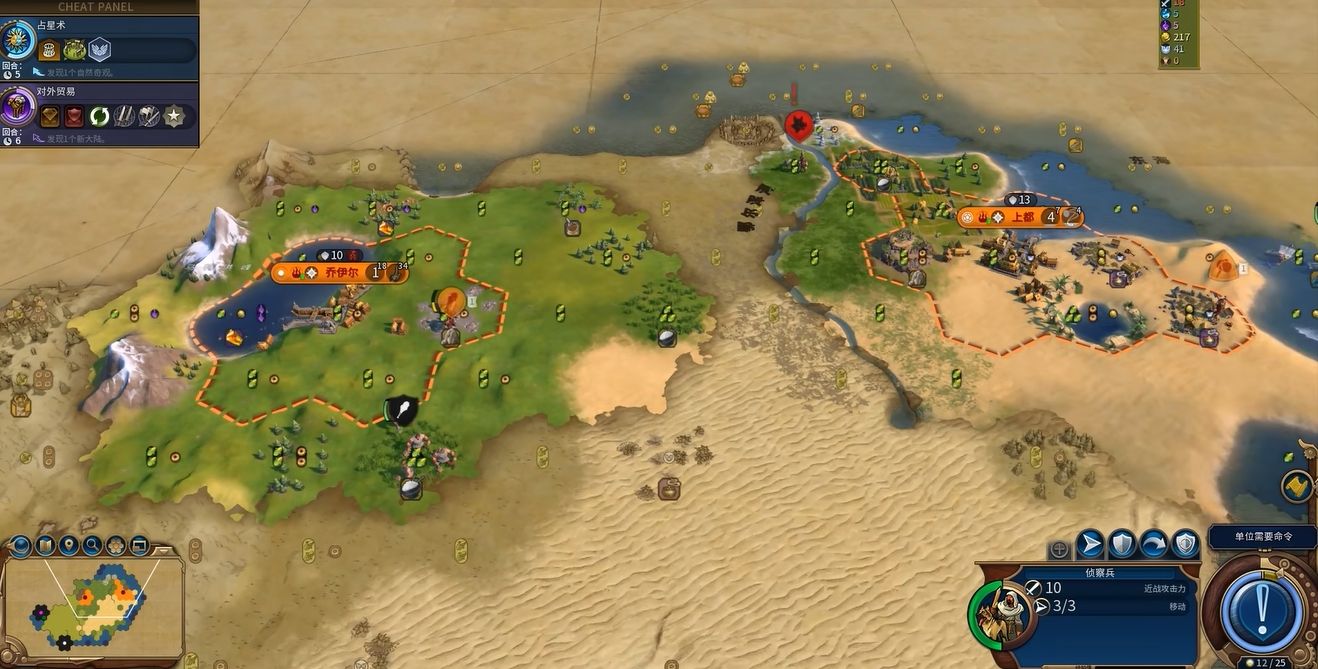1318x669 pixels.
Task: Fortify the scout with the shield action
Action: click(1122, 544)
